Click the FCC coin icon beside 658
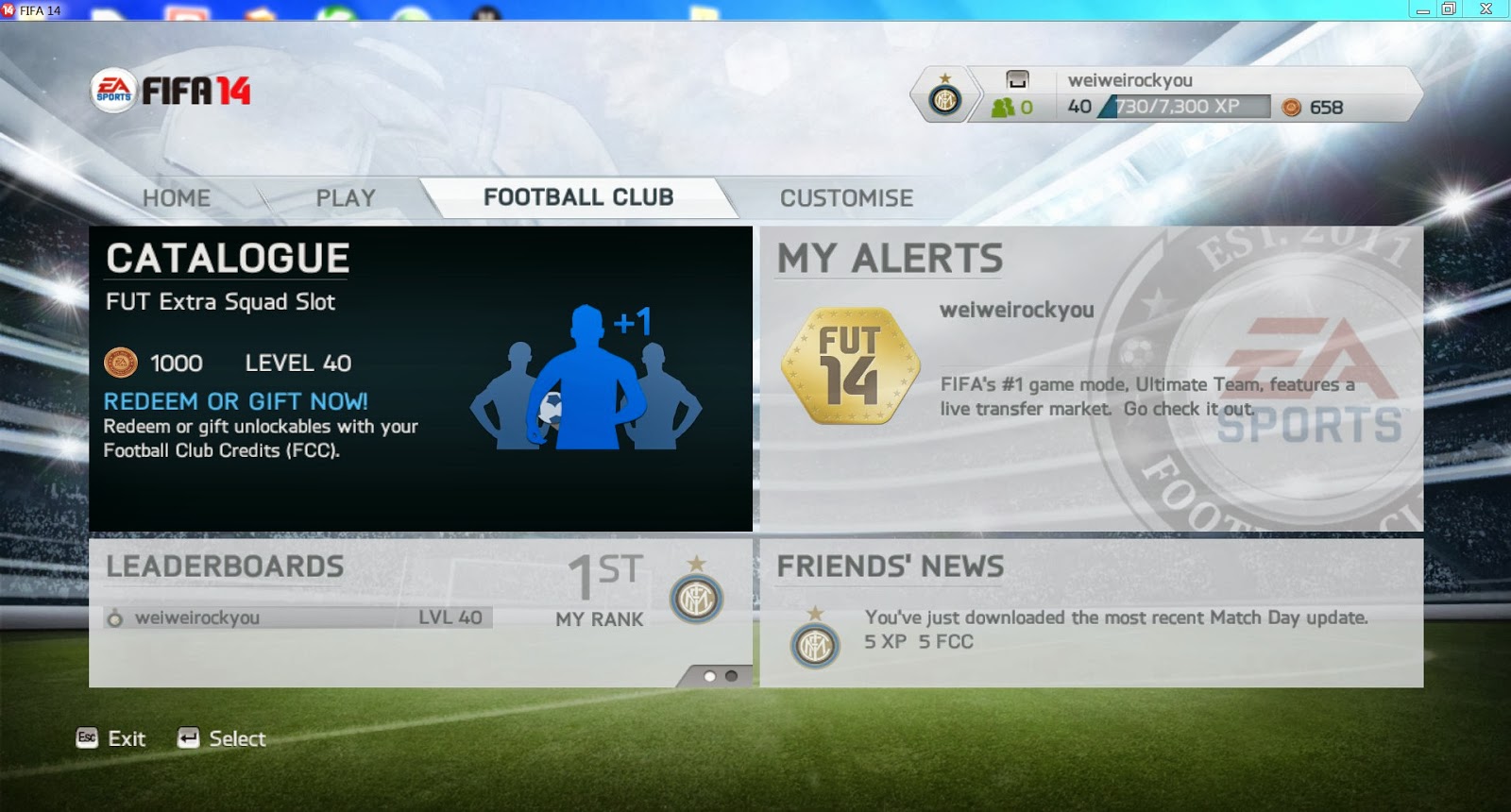 click(x=1290, y=108)
